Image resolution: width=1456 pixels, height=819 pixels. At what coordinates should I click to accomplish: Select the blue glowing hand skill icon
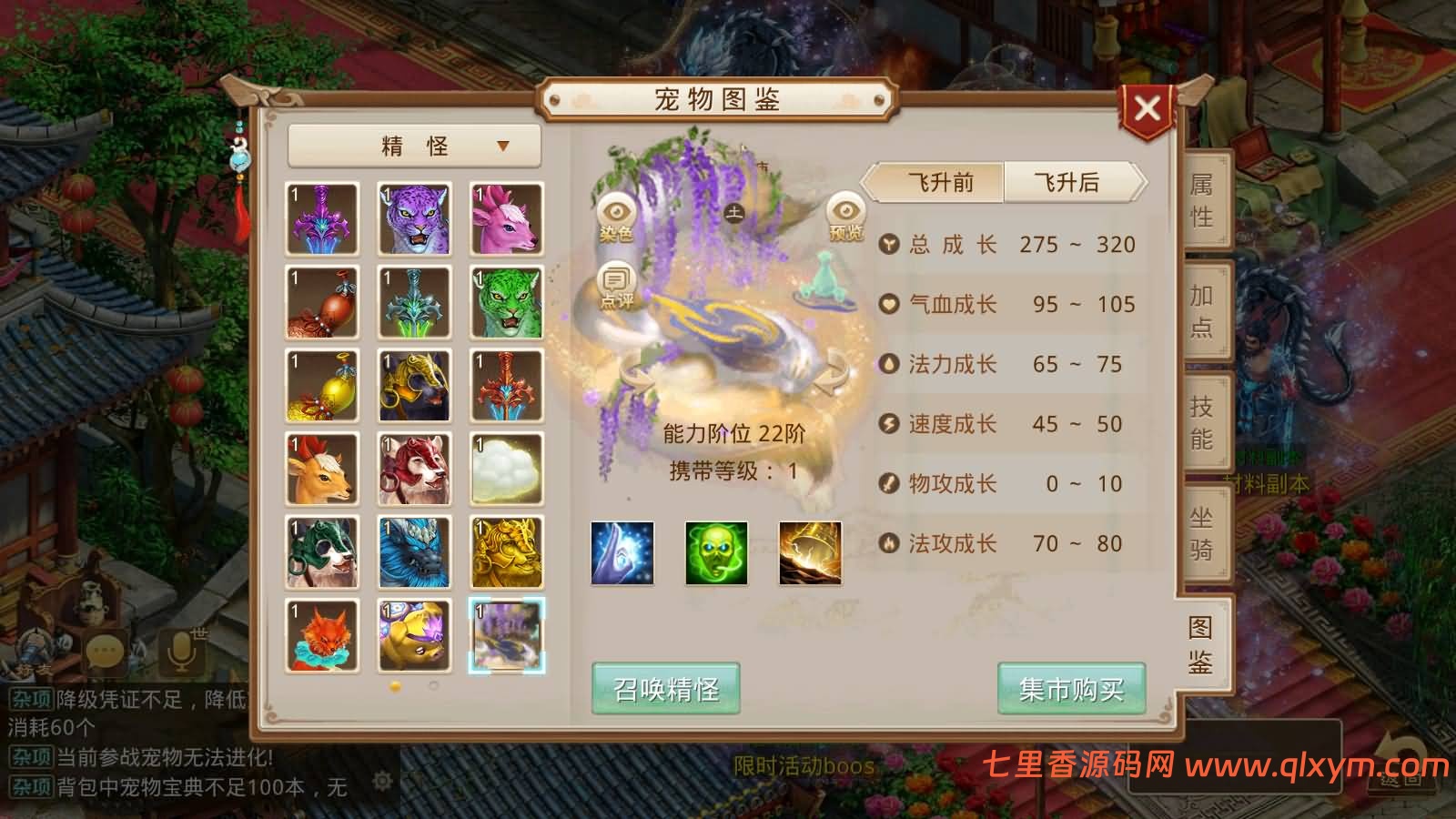(x=622, y=552)
